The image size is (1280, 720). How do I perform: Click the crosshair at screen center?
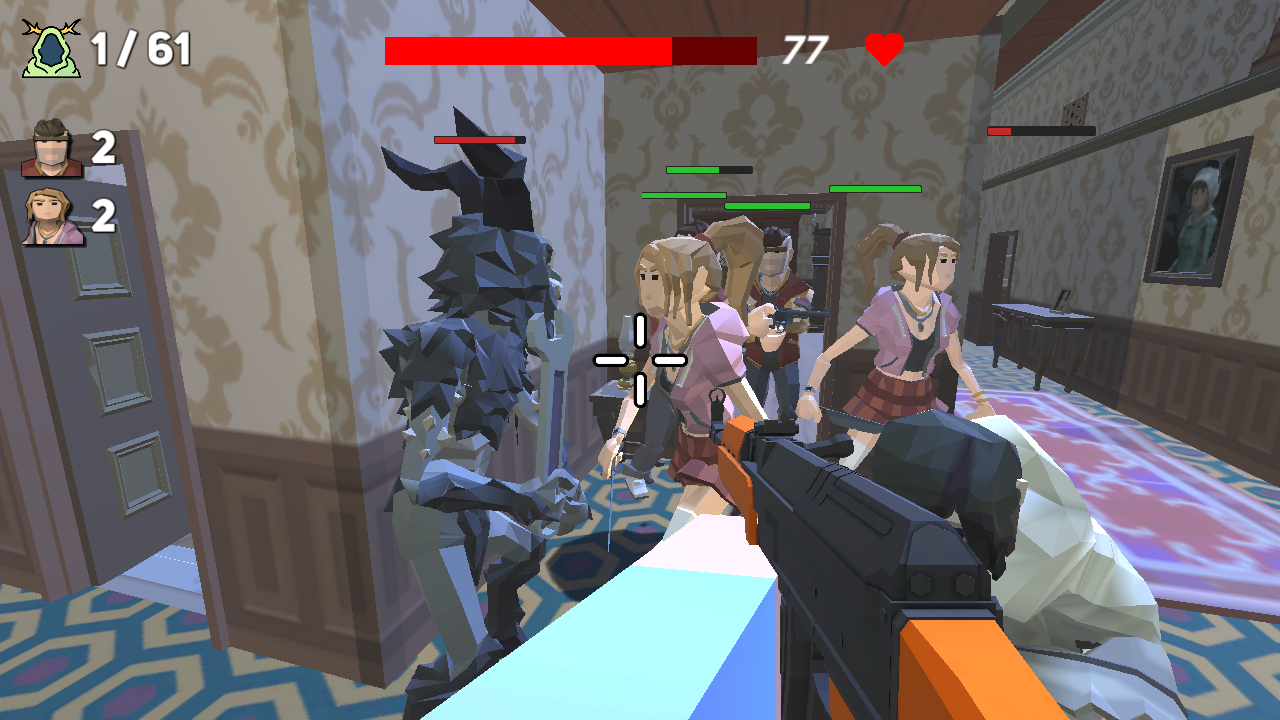pyautogui.click(x=640, y=360)
